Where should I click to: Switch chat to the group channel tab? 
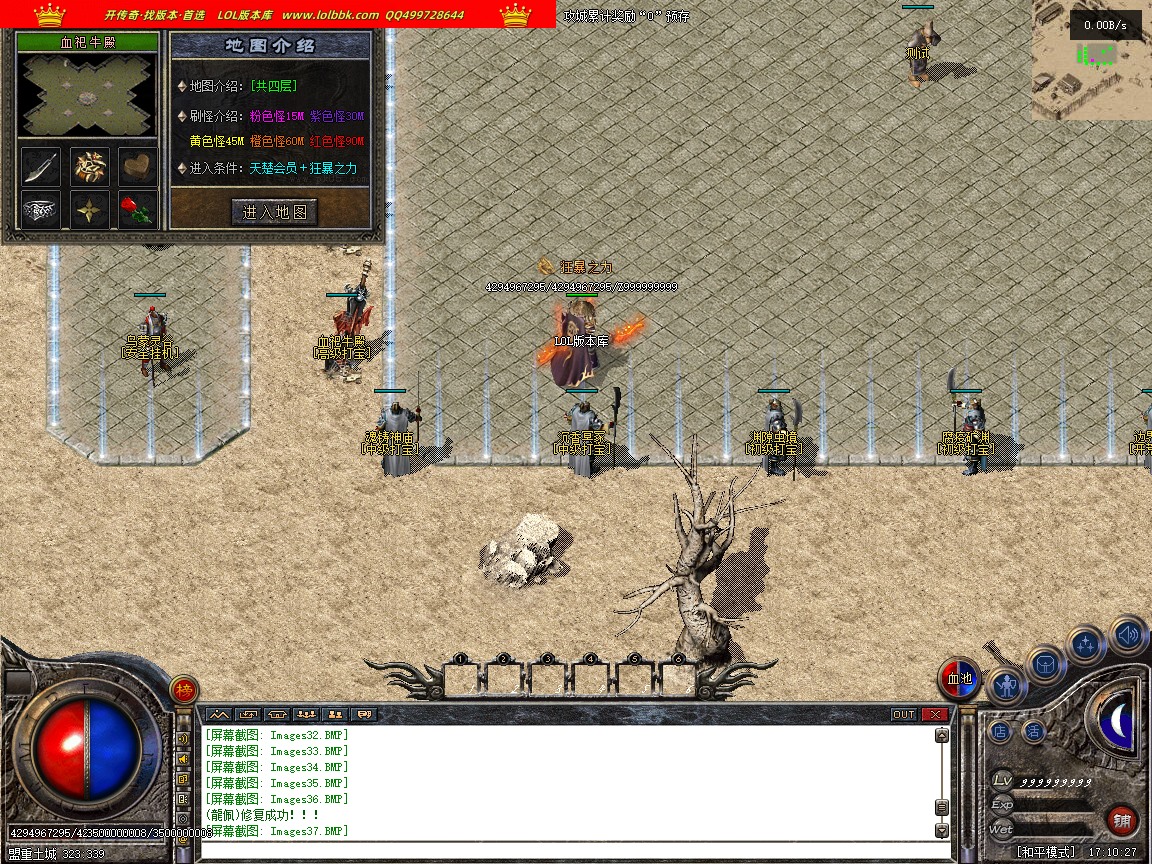(x=306, y=714)
